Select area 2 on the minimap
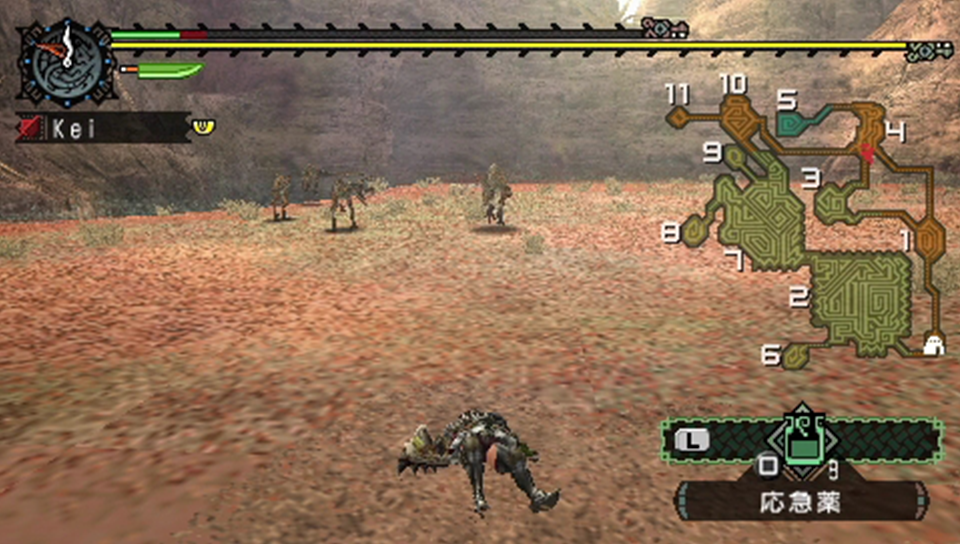Viewport: 960px width, 544px height. point(862,298)
